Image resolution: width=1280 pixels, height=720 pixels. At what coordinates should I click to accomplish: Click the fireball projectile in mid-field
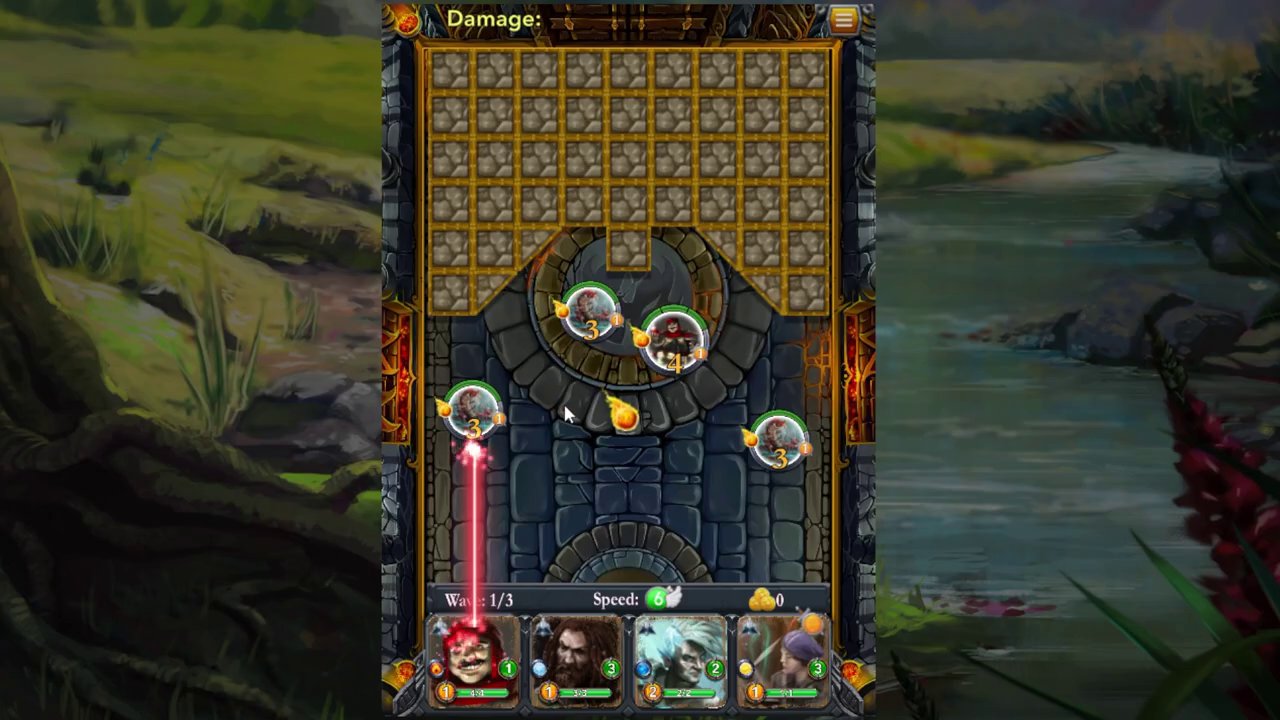coord(623,417)
